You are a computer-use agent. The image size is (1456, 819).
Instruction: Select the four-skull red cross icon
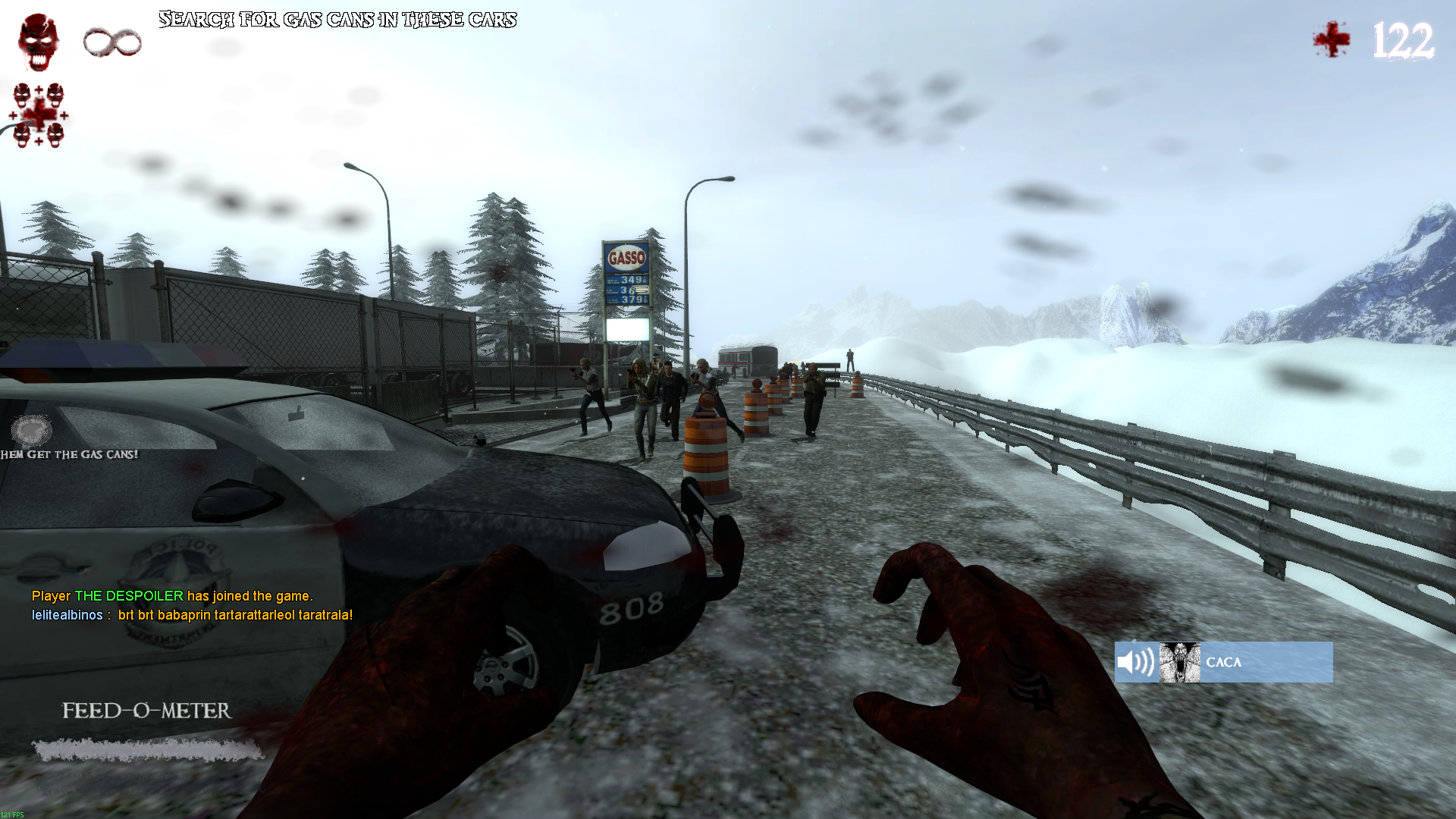[38, 115]
